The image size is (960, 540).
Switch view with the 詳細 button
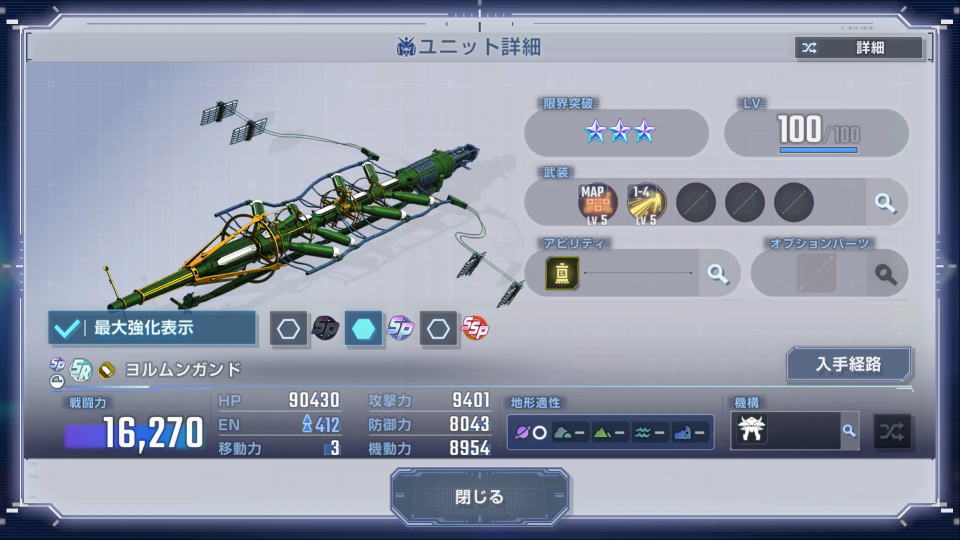859,48
